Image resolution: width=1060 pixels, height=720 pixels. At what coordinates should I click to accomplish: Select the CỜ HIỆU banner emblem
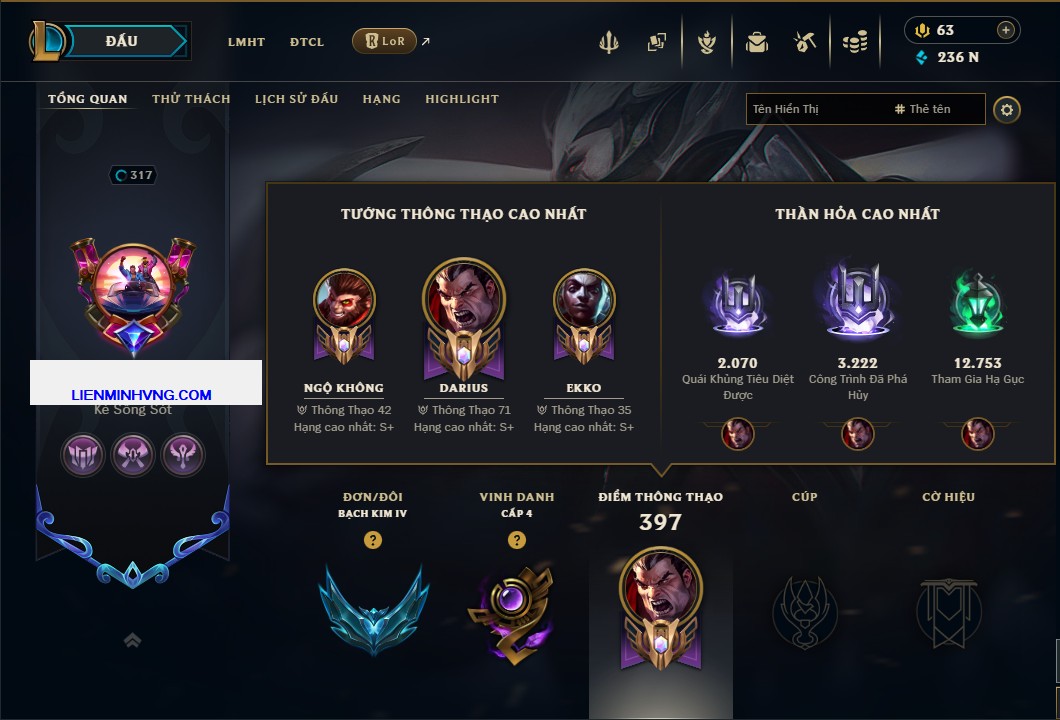coord(948,609)
